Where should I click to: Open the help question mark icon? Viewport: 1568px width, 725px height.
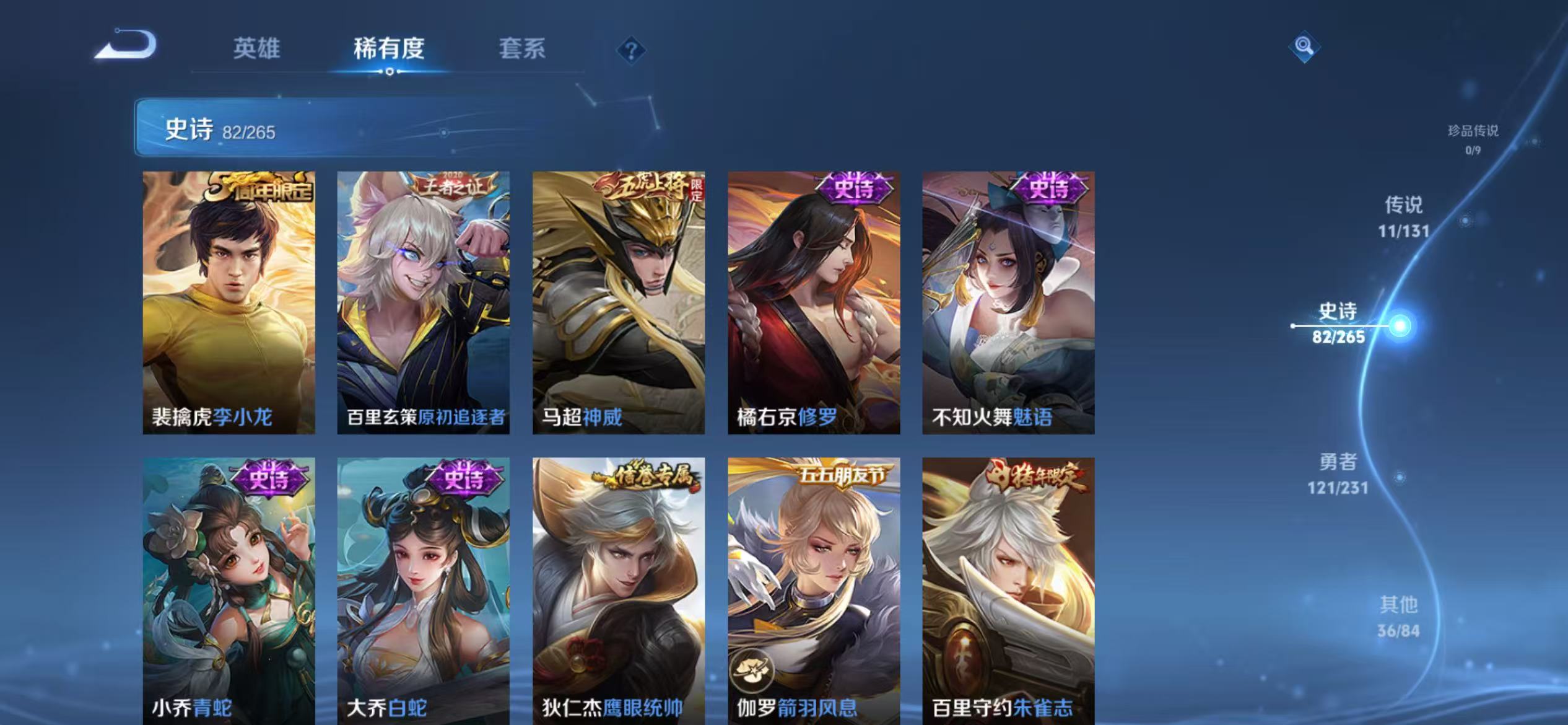pos(633,51)
